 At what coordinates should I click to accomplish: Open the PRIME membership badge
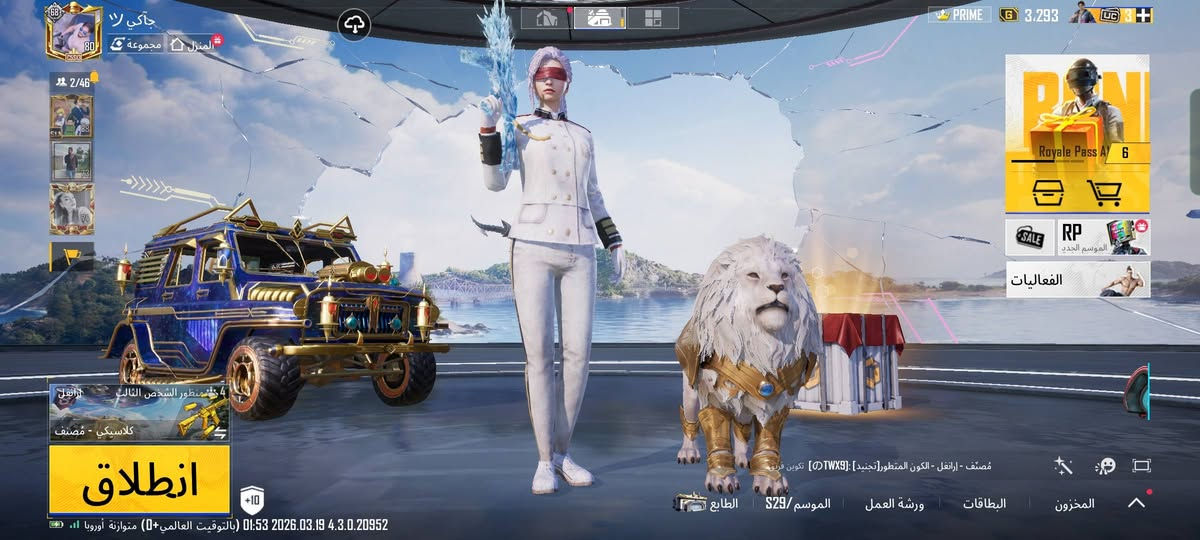click(x=960, y=15)
